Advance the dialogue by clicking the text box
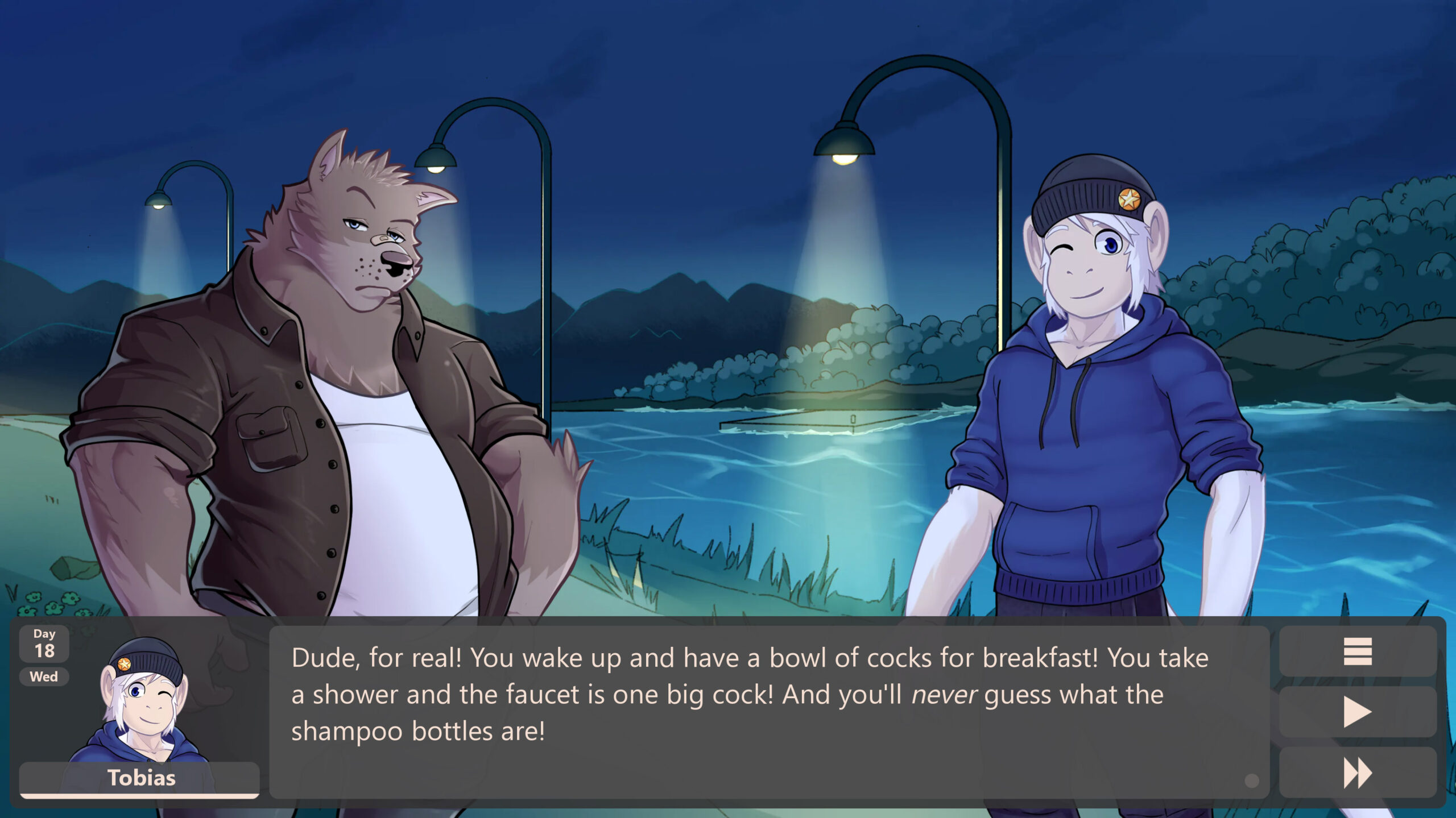This screenshot has width=1456, height=818. click(769, 712)
